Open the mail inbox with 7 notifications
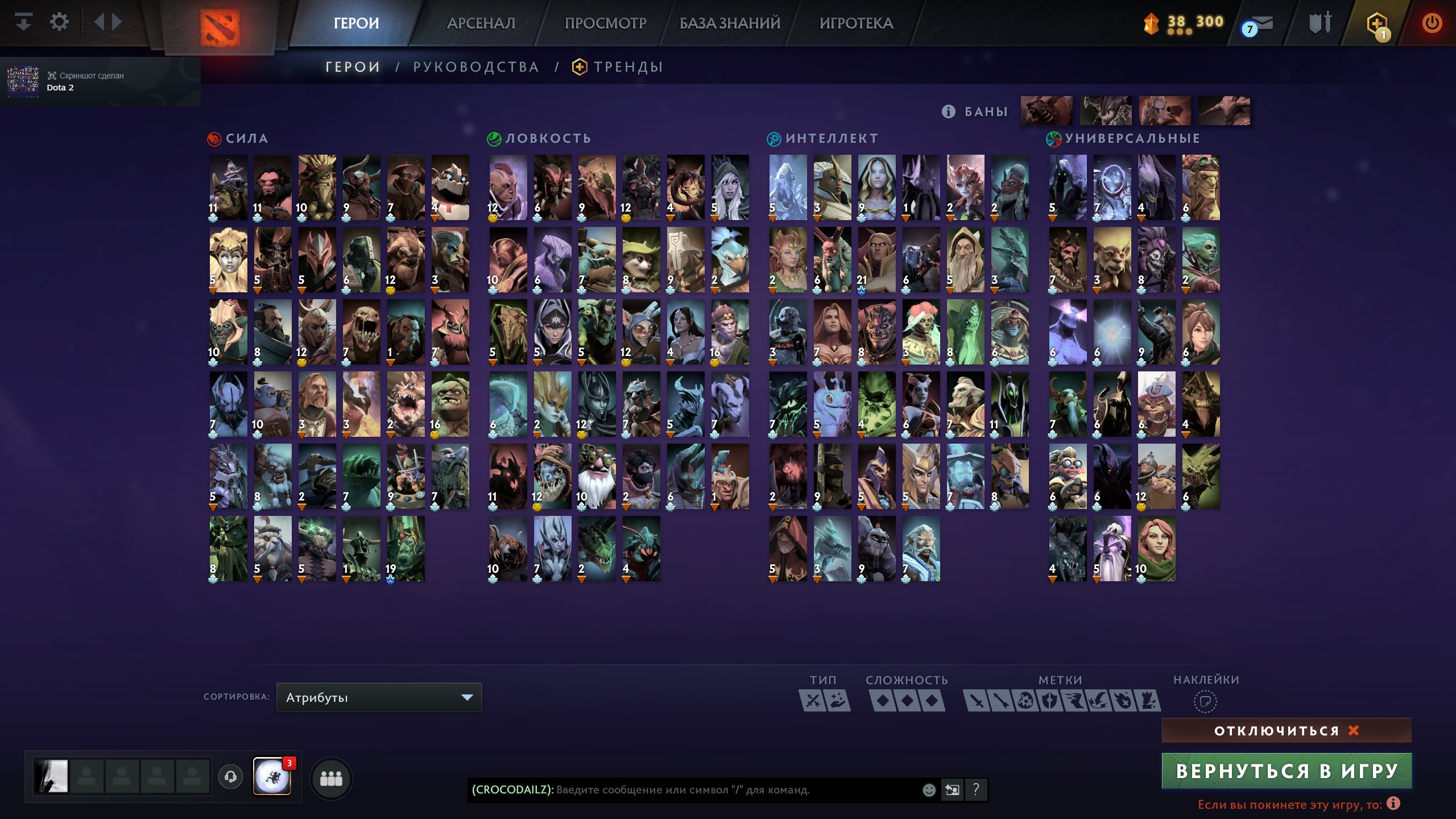The width and height of the screenshot is (1456, 819). point(1261,24)
